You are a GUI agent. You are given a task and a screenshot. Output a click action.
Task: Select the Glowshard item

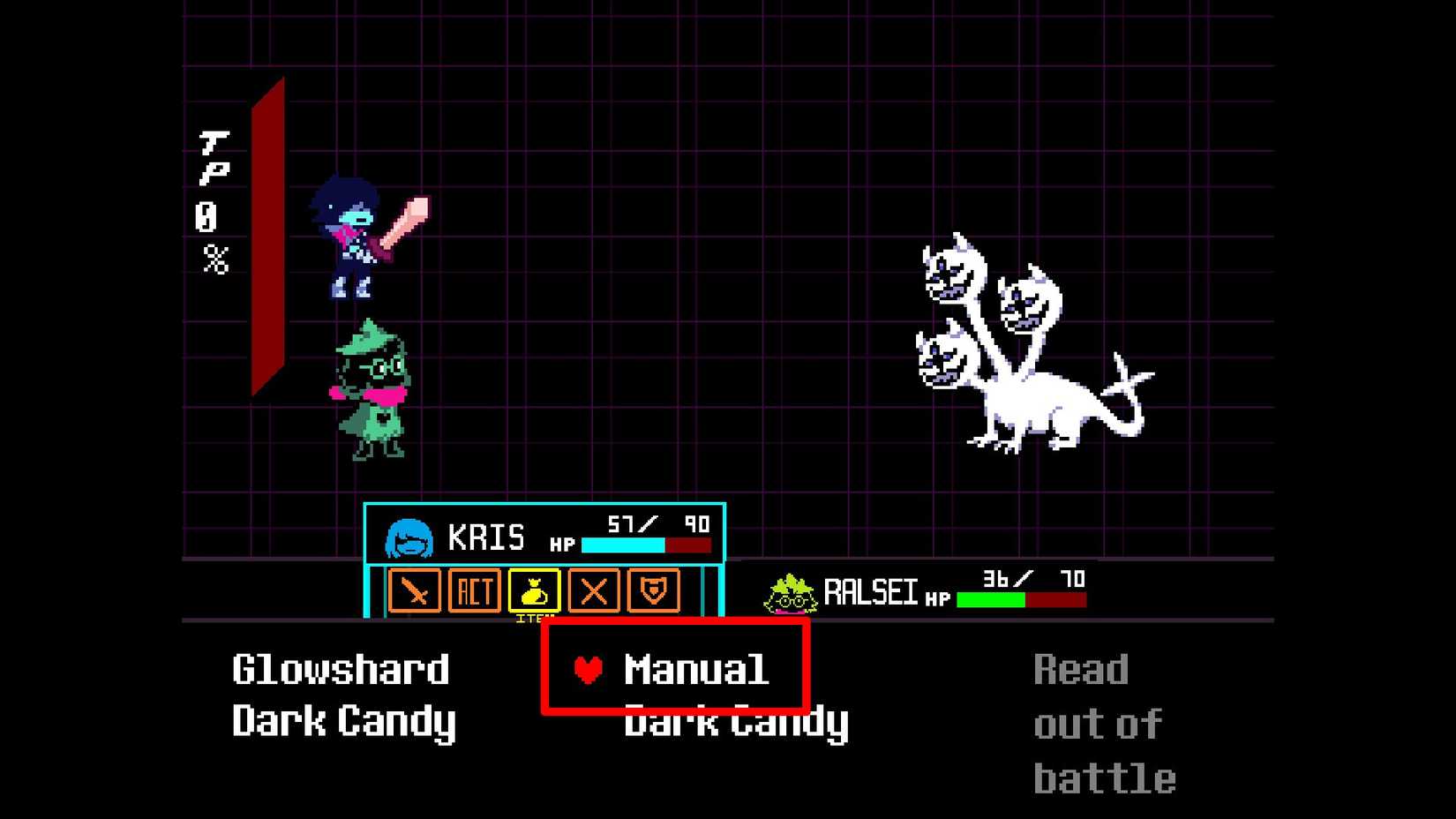click(x=340, y=669)
